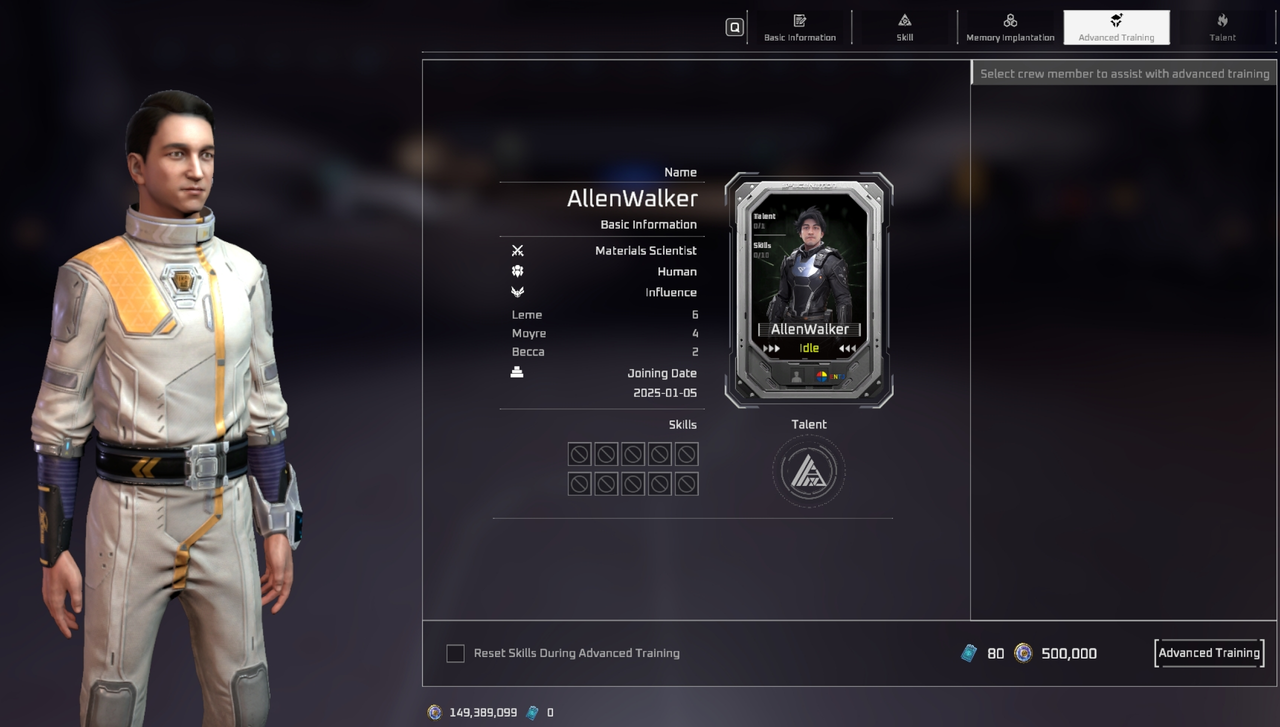Open the Talent tab
Screen dimensions: 1280x727
1222,27
